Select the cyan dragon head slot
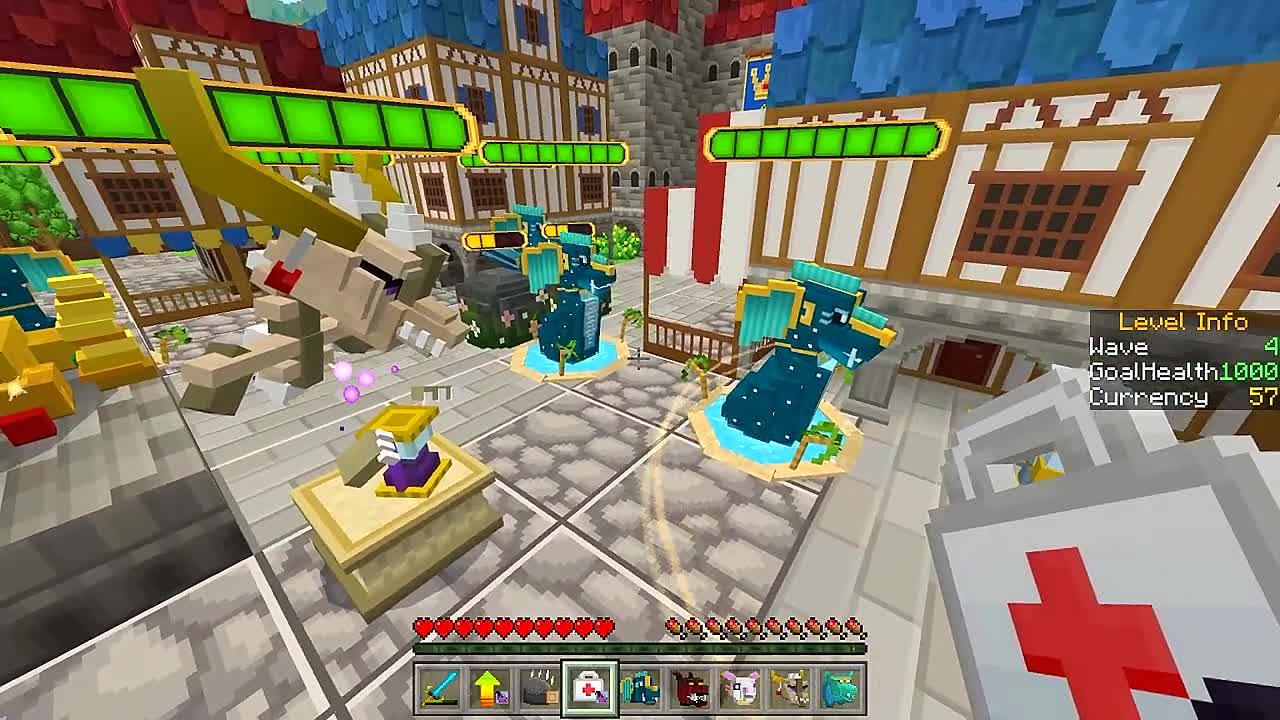The height and width of the screenshot is (720, 1280). coord(841,689)
